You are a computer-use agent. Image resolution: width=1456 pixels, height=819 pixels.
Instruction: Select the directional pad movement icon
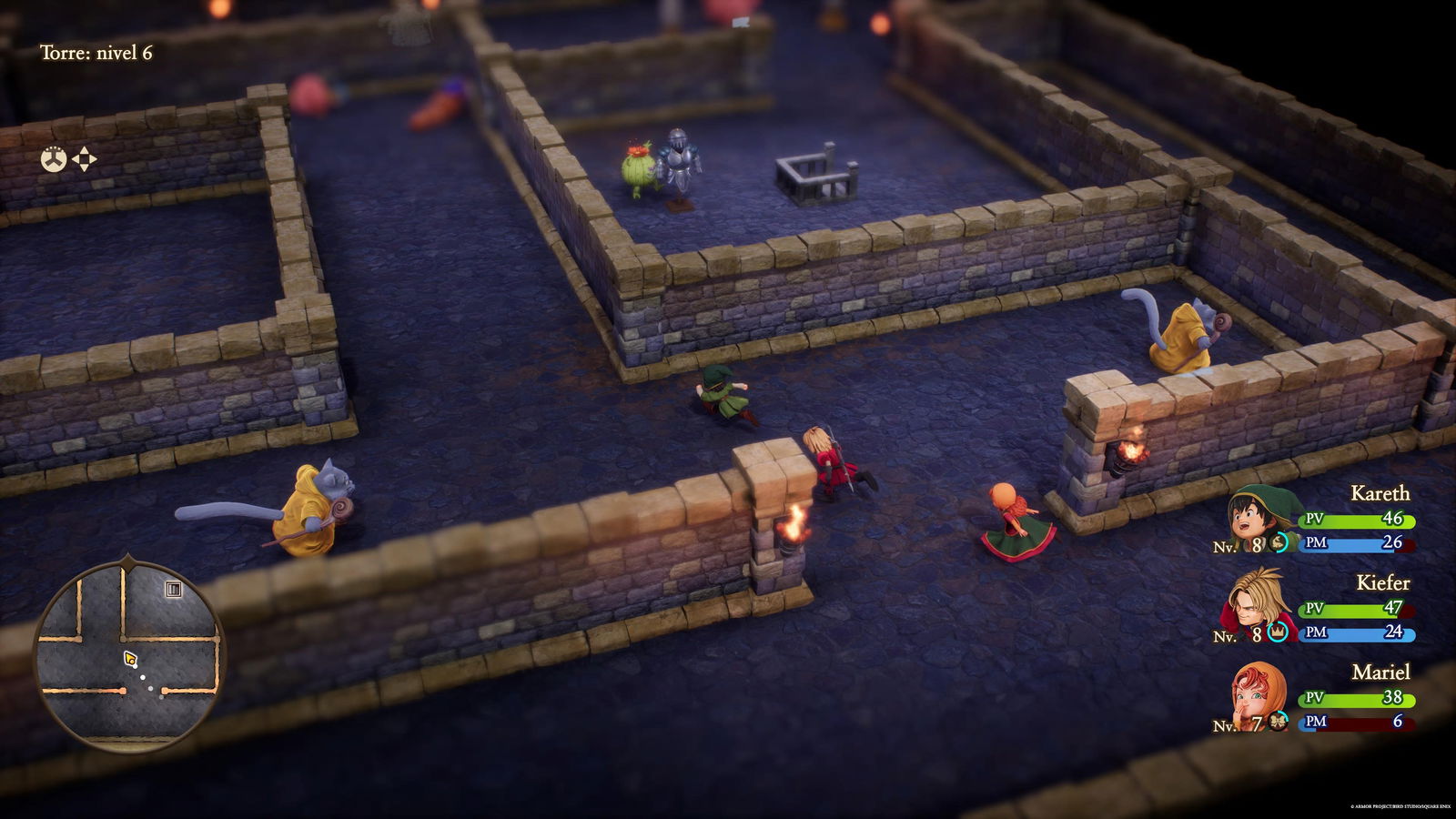85,159
